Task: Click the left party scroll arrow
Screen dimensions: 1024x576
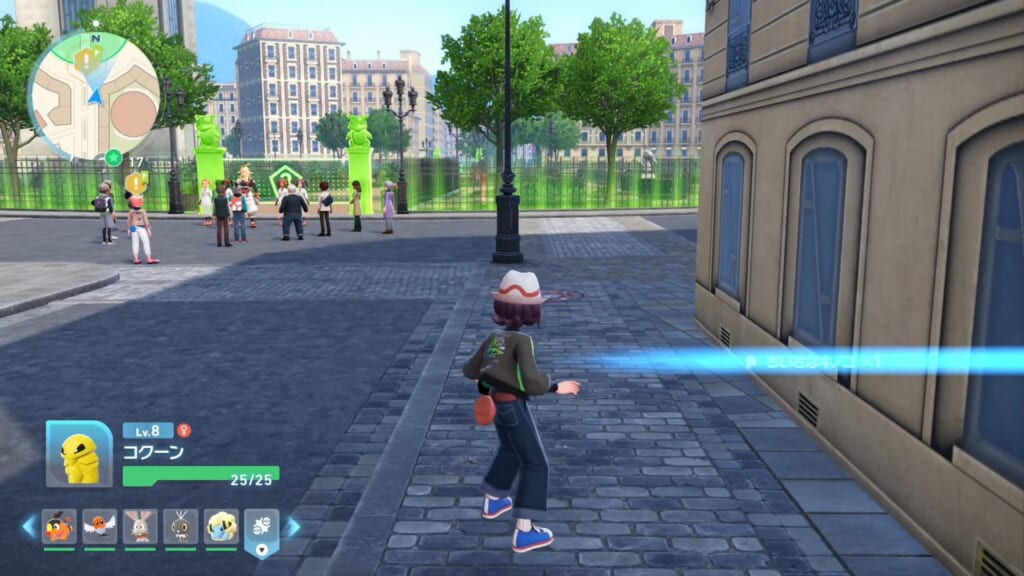Action: click(28, 526)
